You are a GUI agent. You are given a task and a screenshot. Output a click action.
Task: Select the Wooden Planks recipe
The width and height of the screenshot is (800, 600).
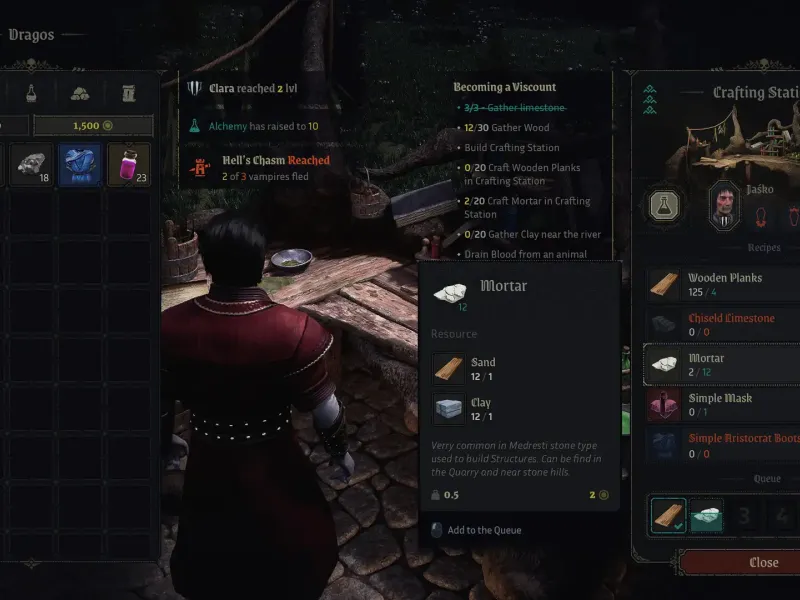click(722, 284)
